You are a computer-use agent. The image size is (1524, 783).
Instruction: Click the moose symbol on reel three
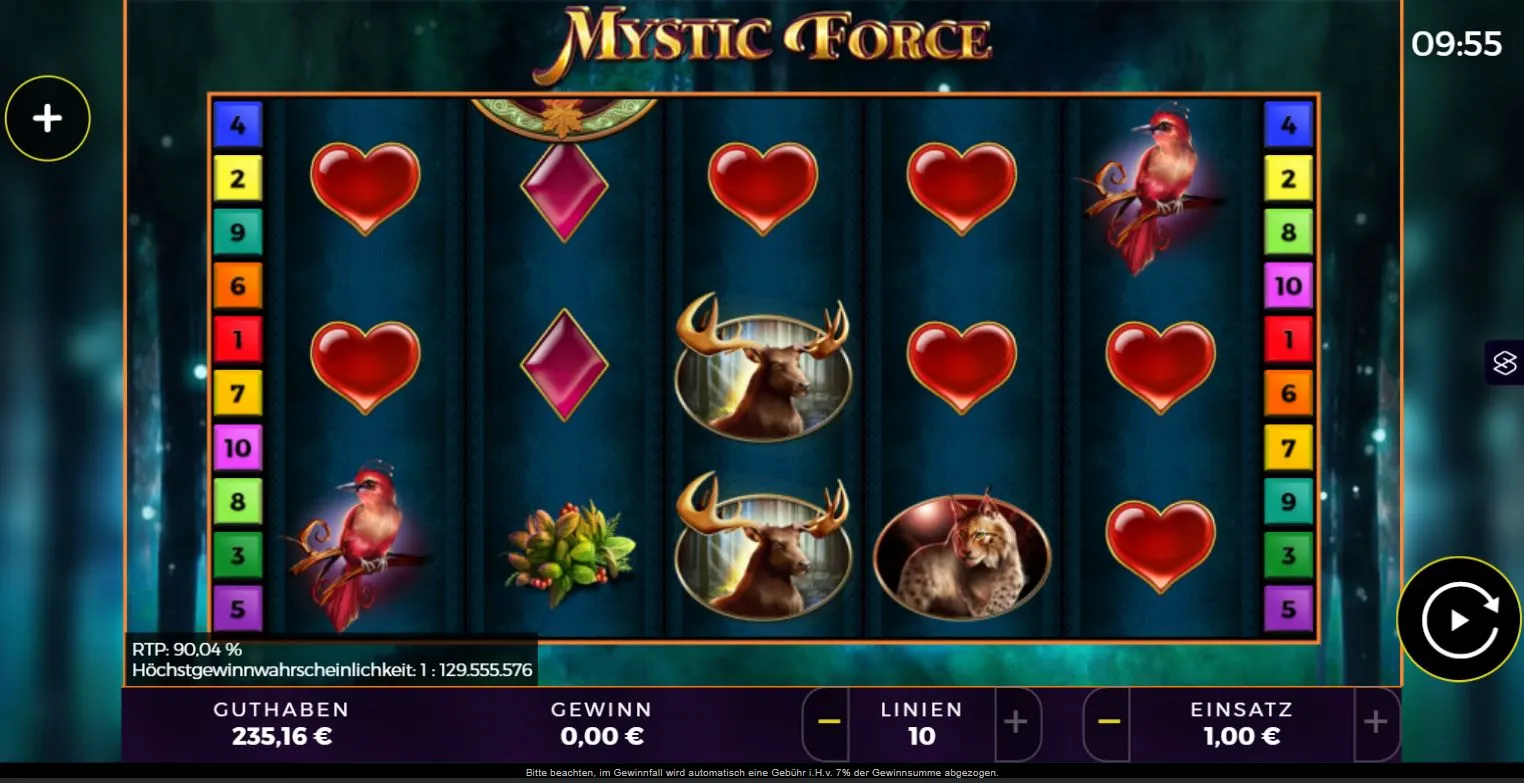coord(762,373)
